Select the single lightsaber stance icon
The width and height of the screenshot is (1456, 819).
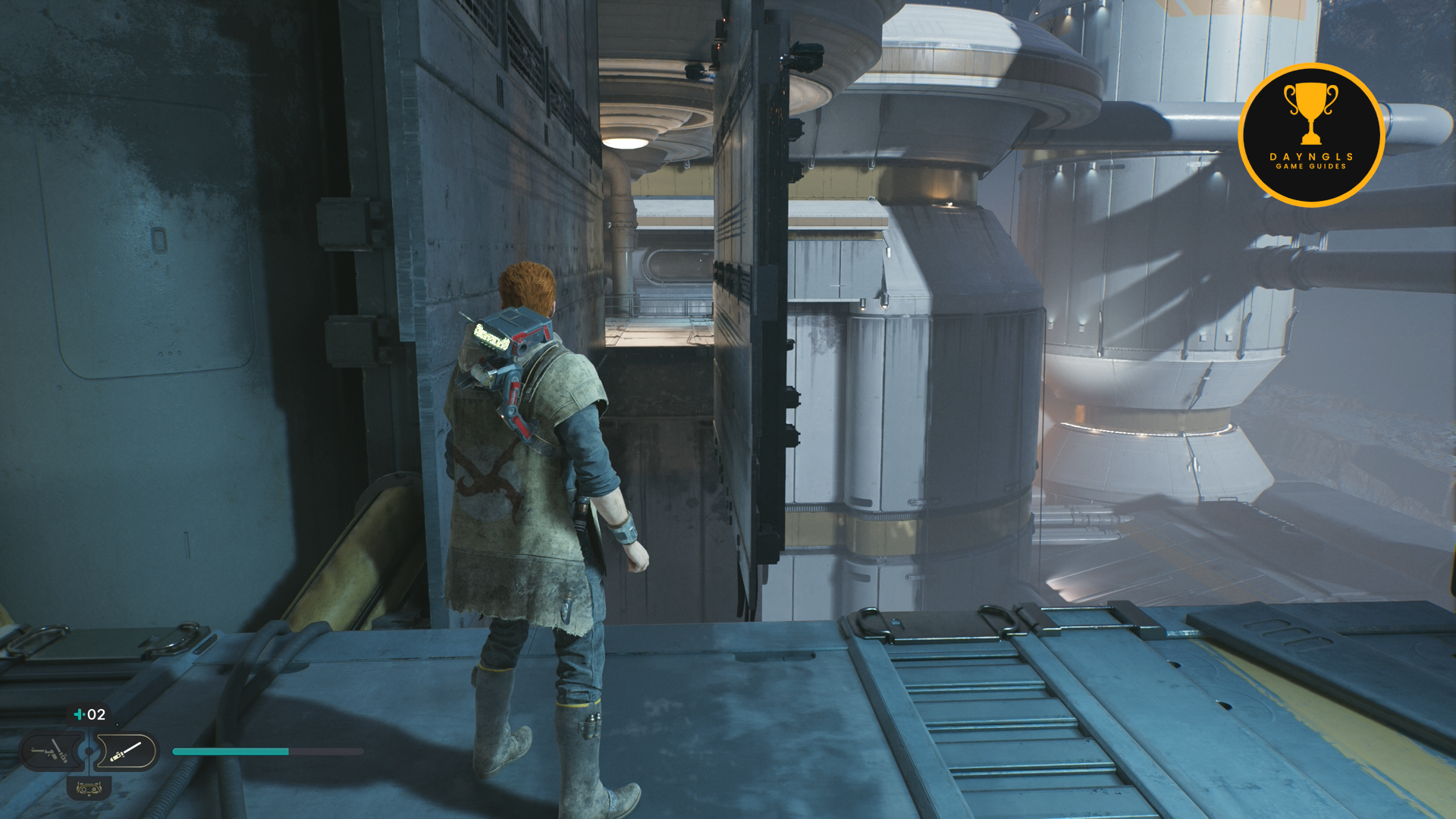[126, 752]
